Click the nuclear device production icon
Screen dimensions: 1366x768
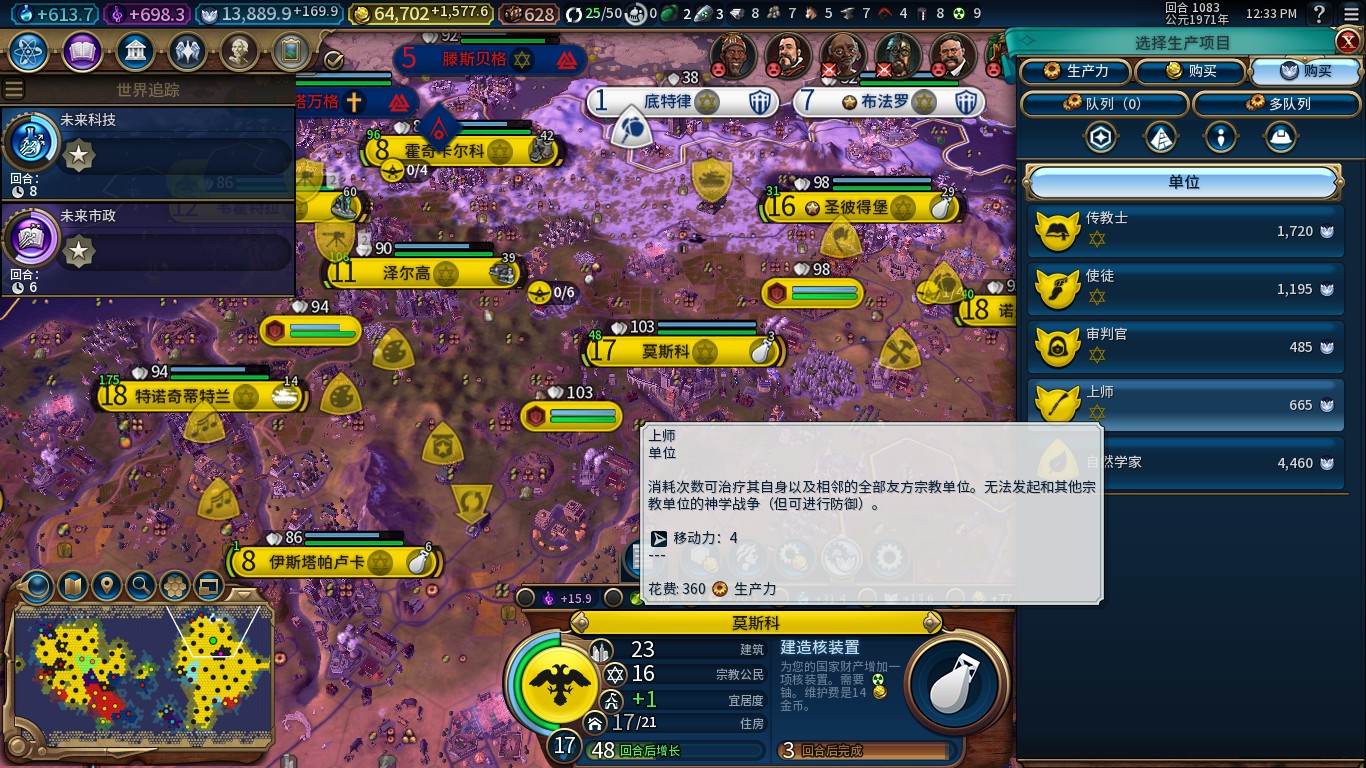pos(954,683)
